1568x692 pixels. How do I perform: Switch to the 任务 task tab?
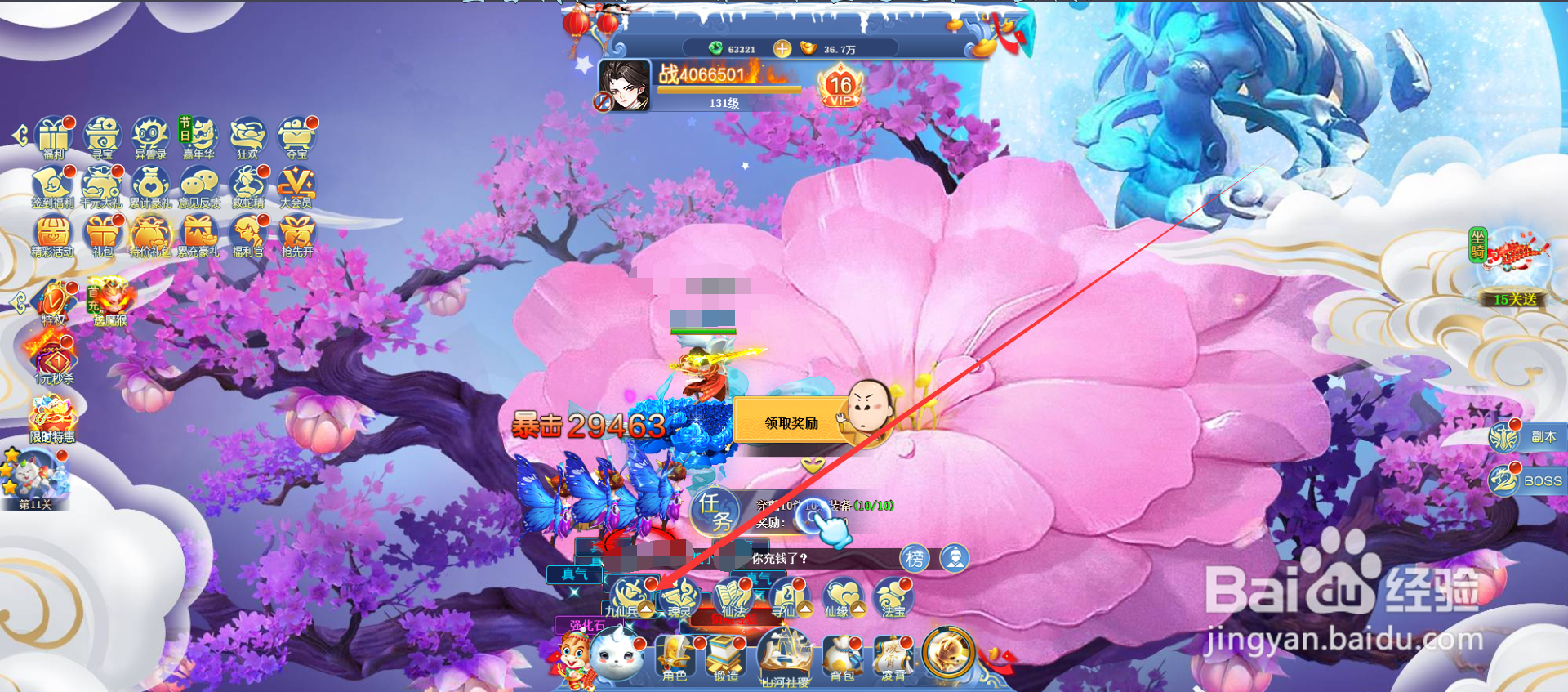(x=713, y=511)
